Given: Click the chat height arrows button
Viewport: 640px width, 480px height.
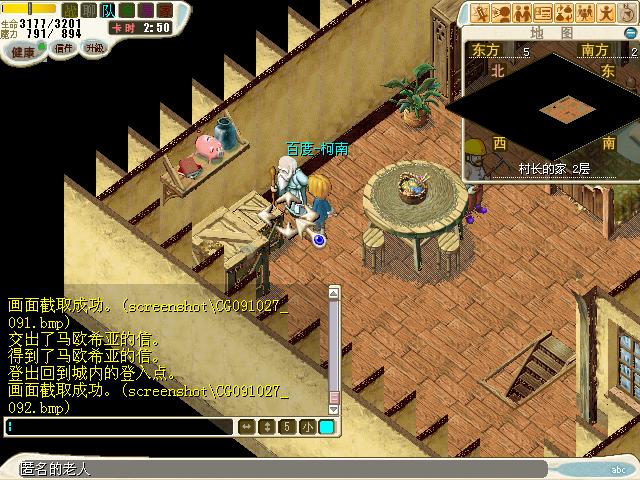Looking at the screenshot, I should click(x=266, y=427).
